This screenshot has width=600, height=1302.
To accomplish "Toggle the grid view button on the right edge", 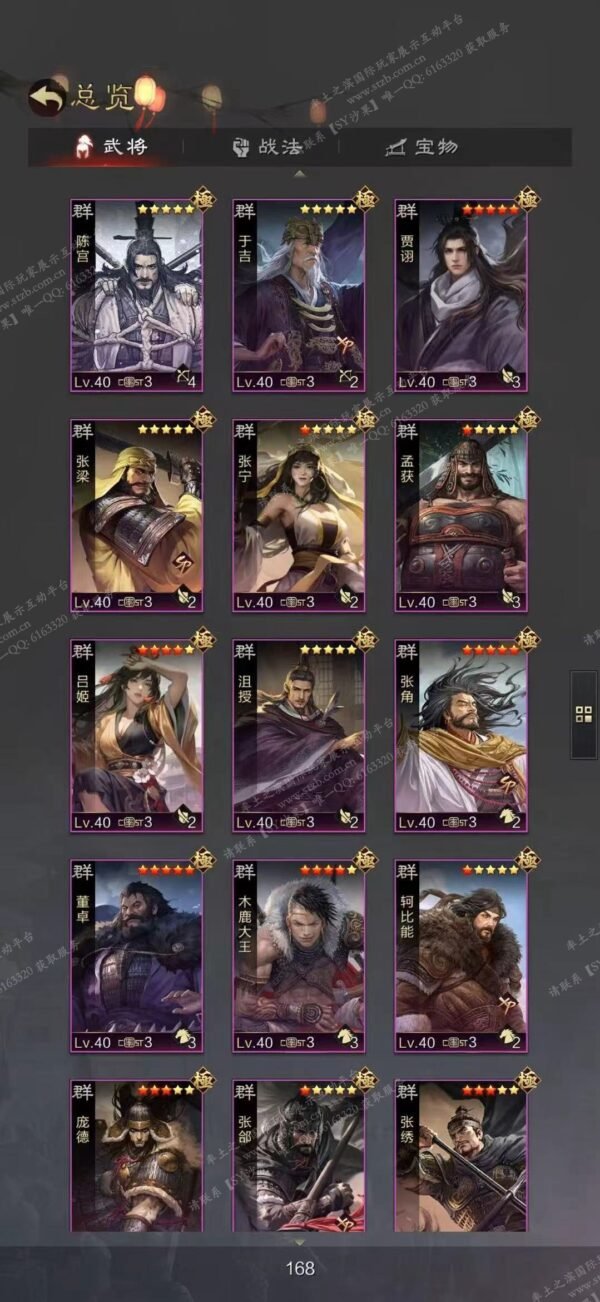I will [584, 714].
